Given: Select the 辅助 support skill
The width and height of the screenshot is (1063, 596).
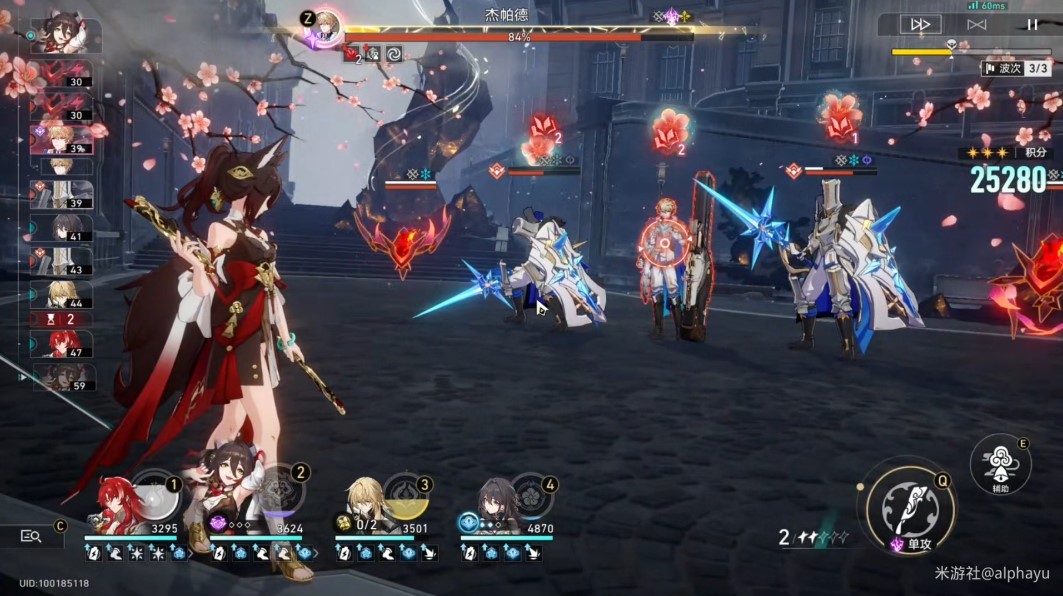Looking at the screenshot, I should tap(1000, 463).
